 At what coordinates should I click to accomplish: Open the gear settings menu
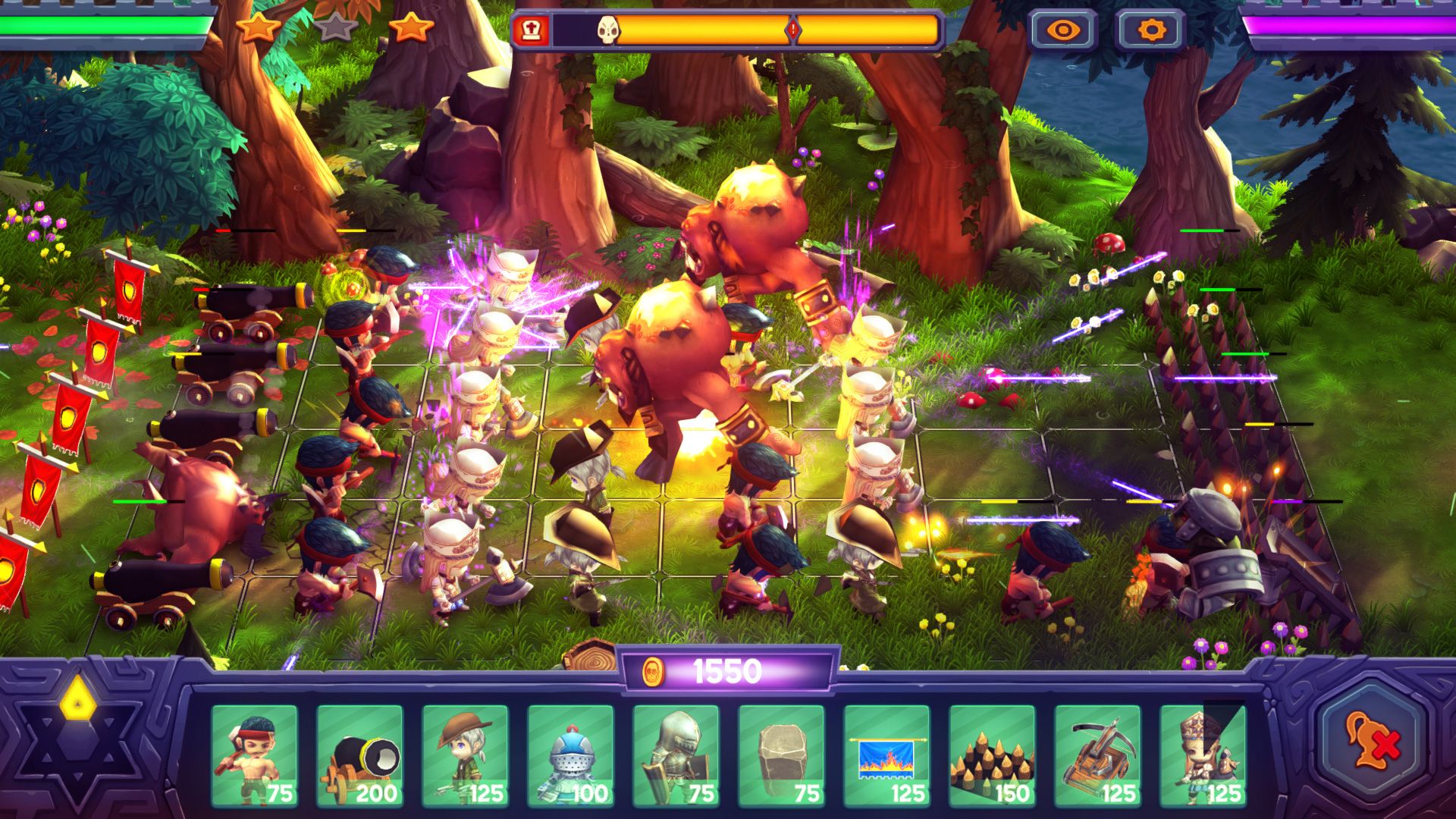(1150, 31)
